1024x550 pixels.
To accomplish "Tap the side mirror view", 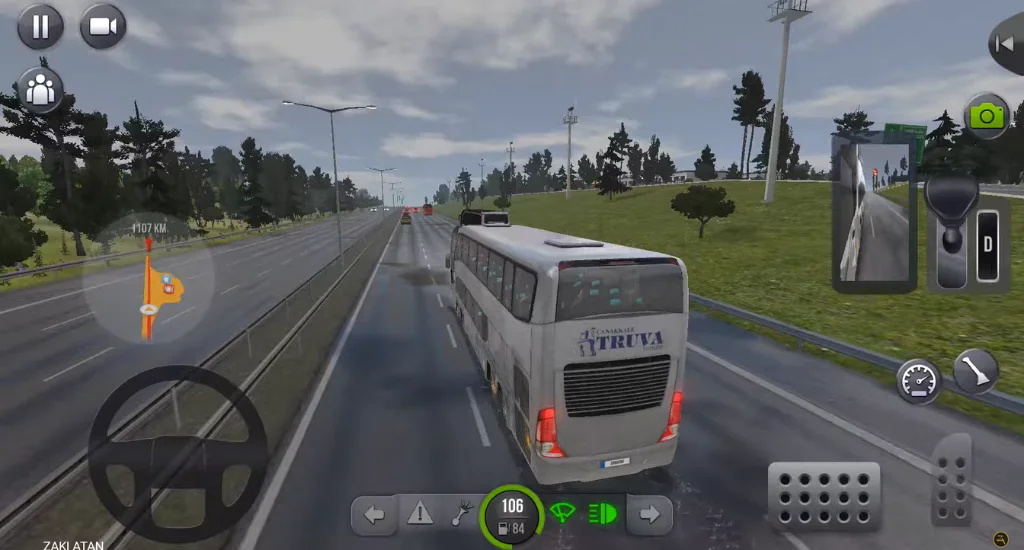I will click(873, 213).
